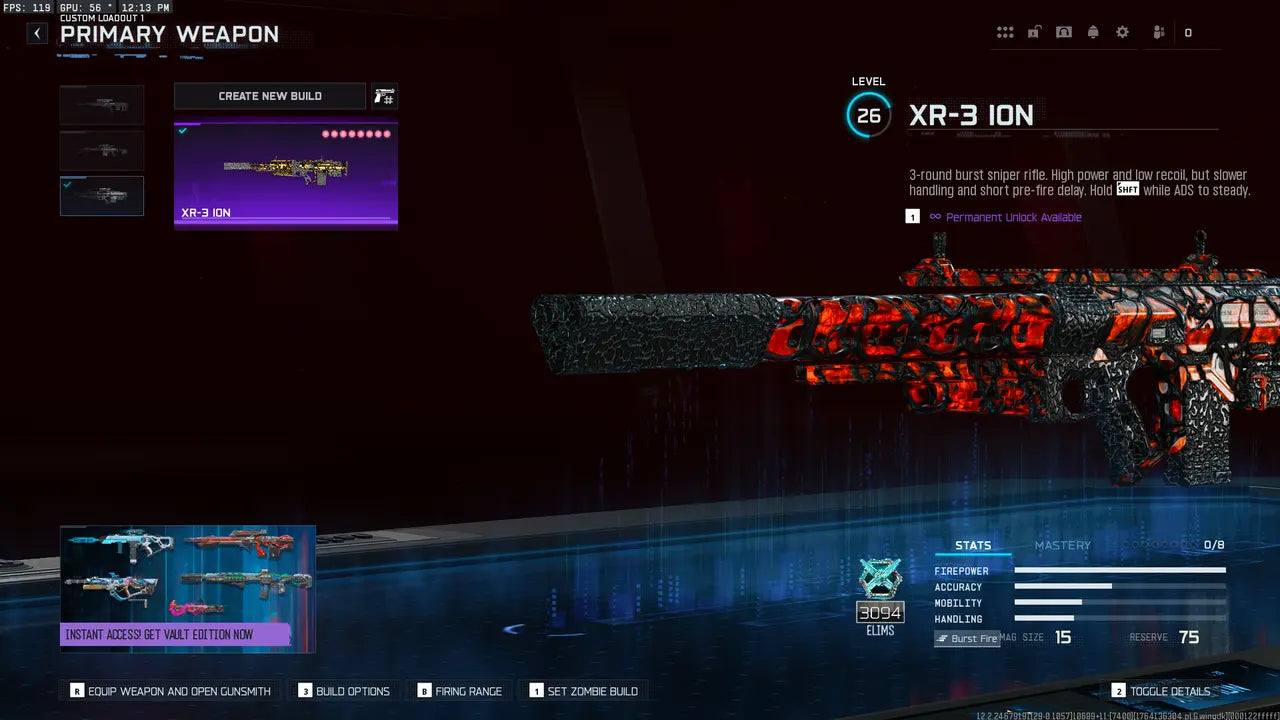Set Zombie Build for this weapon
1280x720 pixels.
coord(583,691)
